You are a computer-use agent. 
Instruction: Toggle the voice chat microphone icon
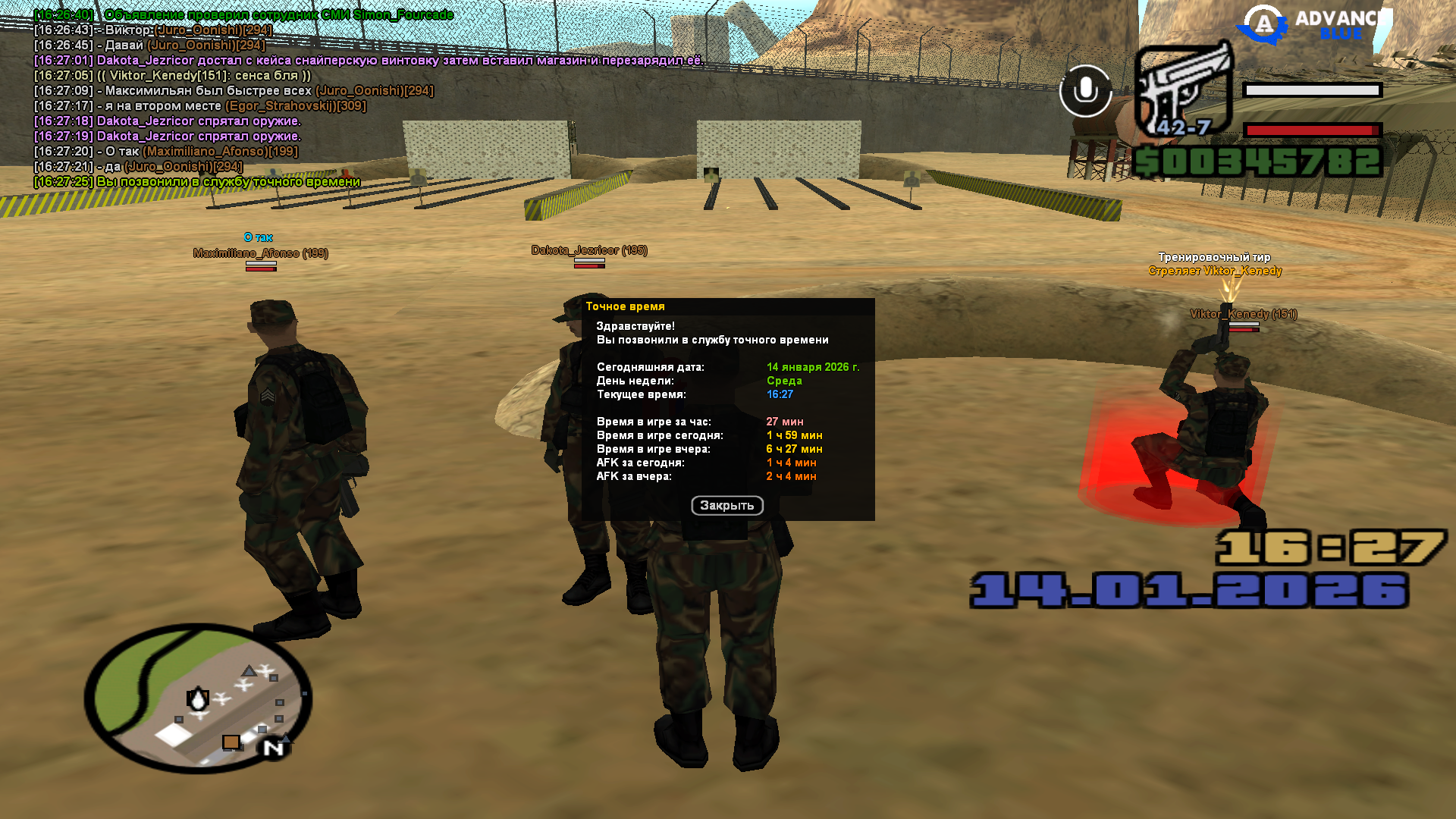click(x=1085, y=91)
